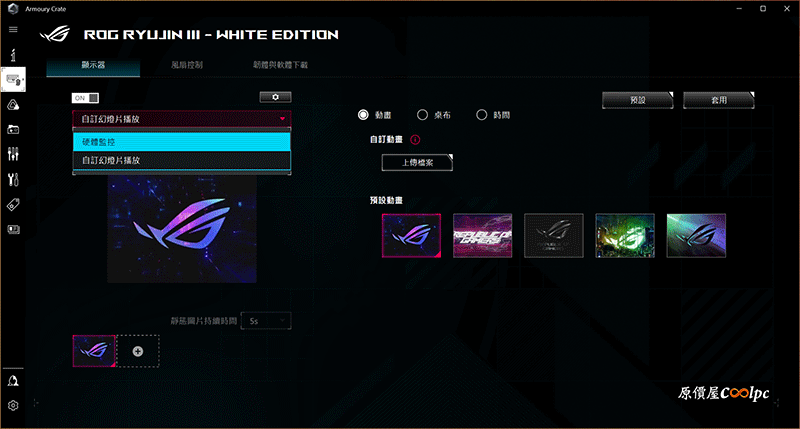Close the Armoury Crate window

(x=785, y=8)
